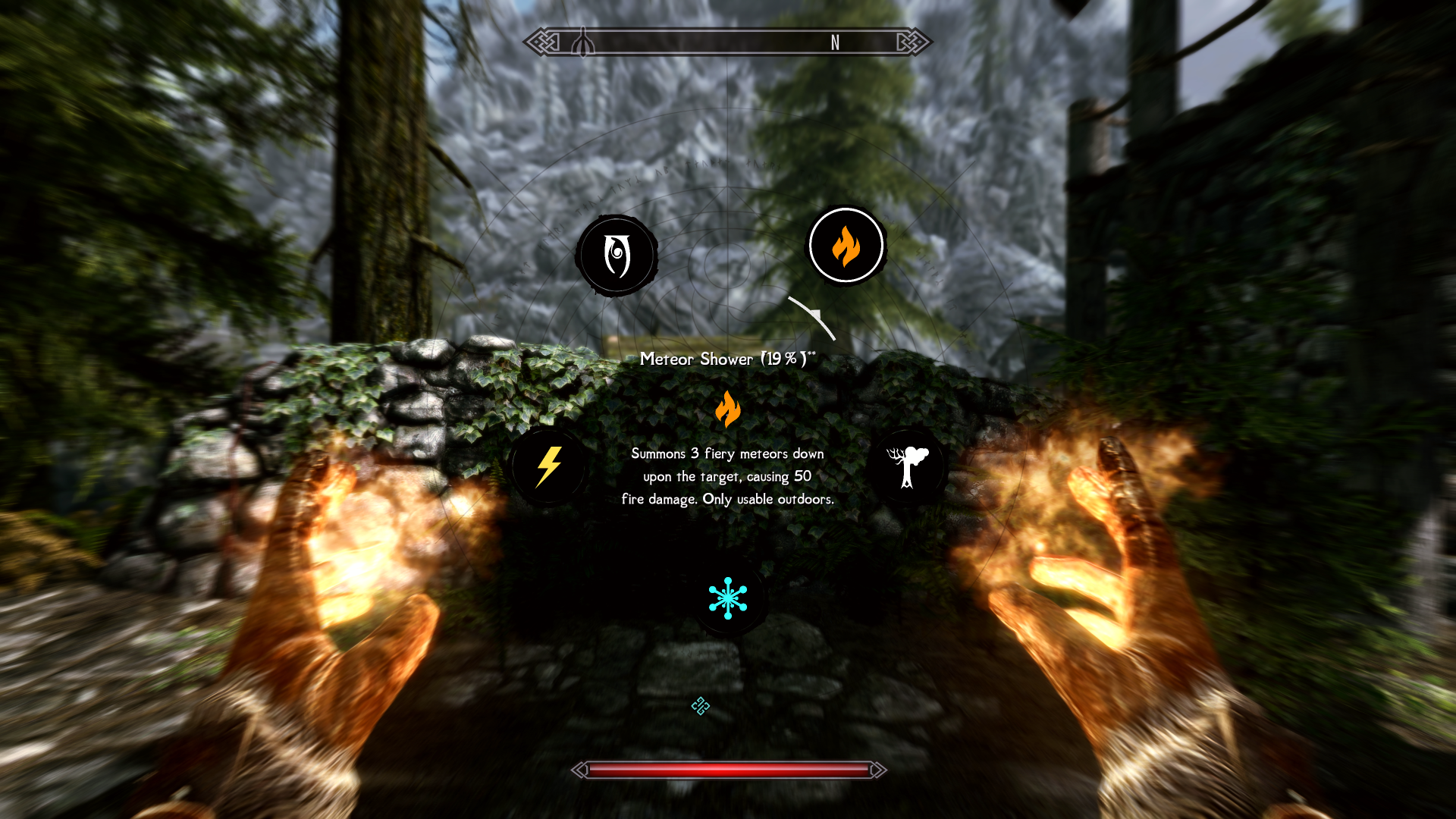Choose the Oblivion gate symbol icon
Image resolution: width=1456 pixels, height=819 pixels.
click(x=617, y=256)
